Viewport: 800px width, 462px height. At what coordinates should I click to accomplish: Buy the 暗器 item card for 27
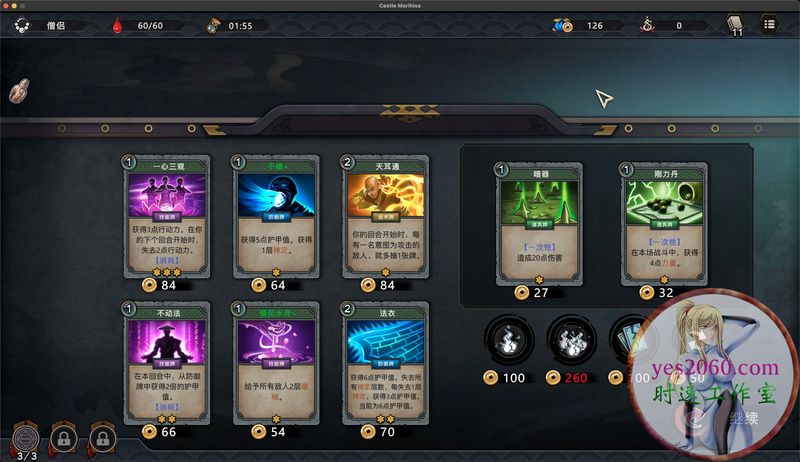click(526, 225)
